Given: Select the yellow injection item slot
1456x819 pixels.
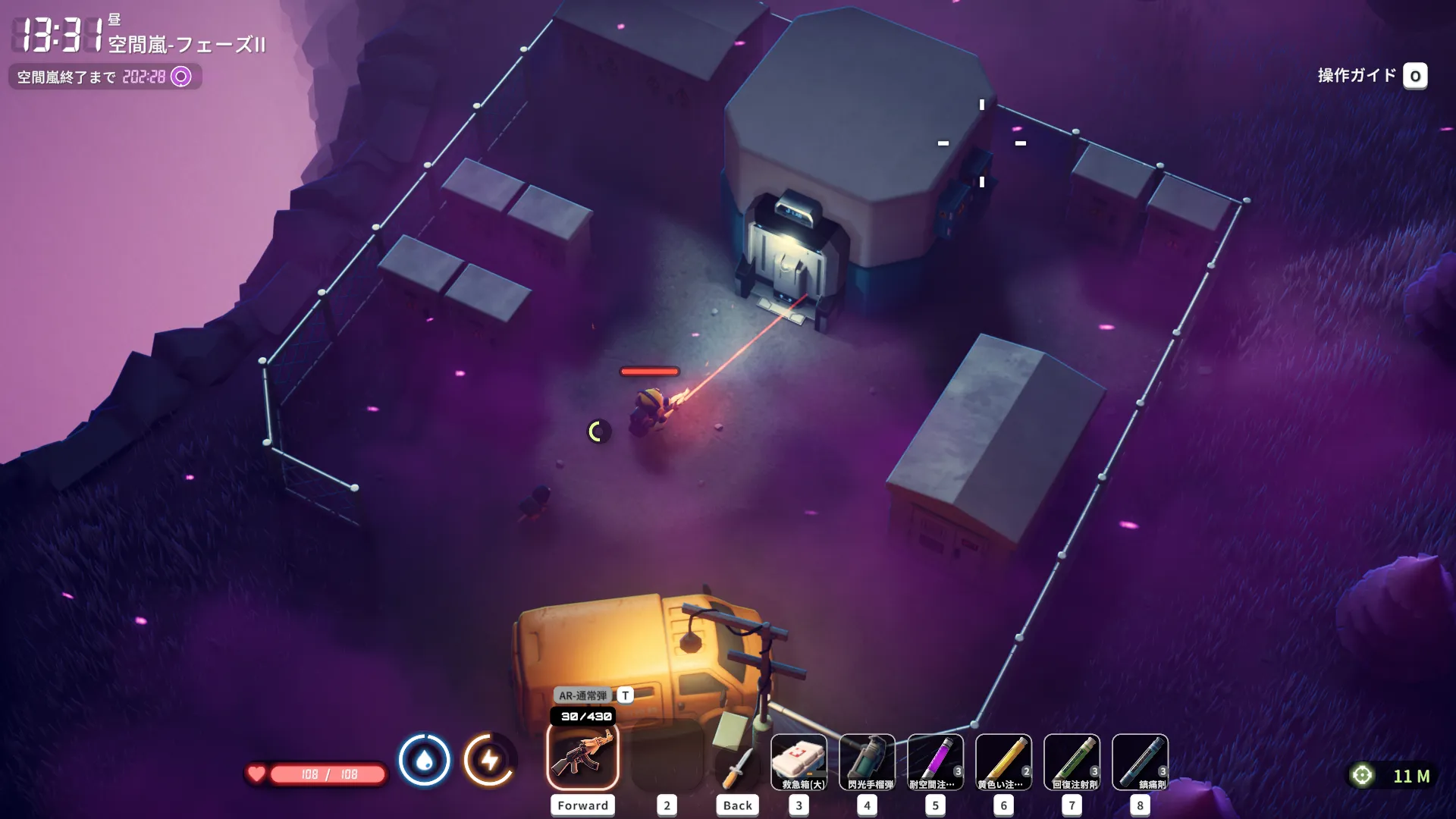Looking at the screenshot, I should (x=1003, y=762).
